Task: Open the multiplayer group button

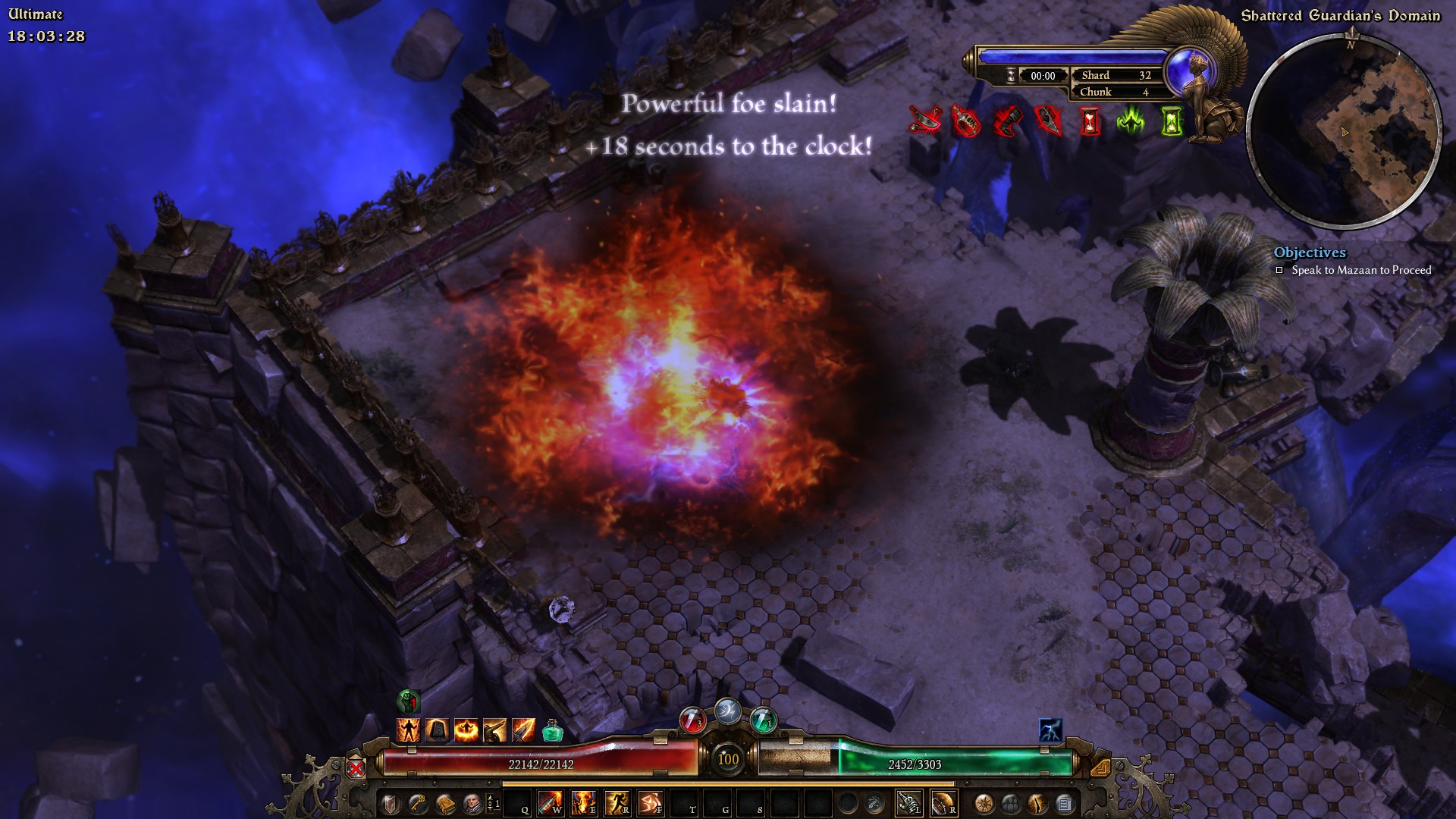Action: pos(1010,804)
